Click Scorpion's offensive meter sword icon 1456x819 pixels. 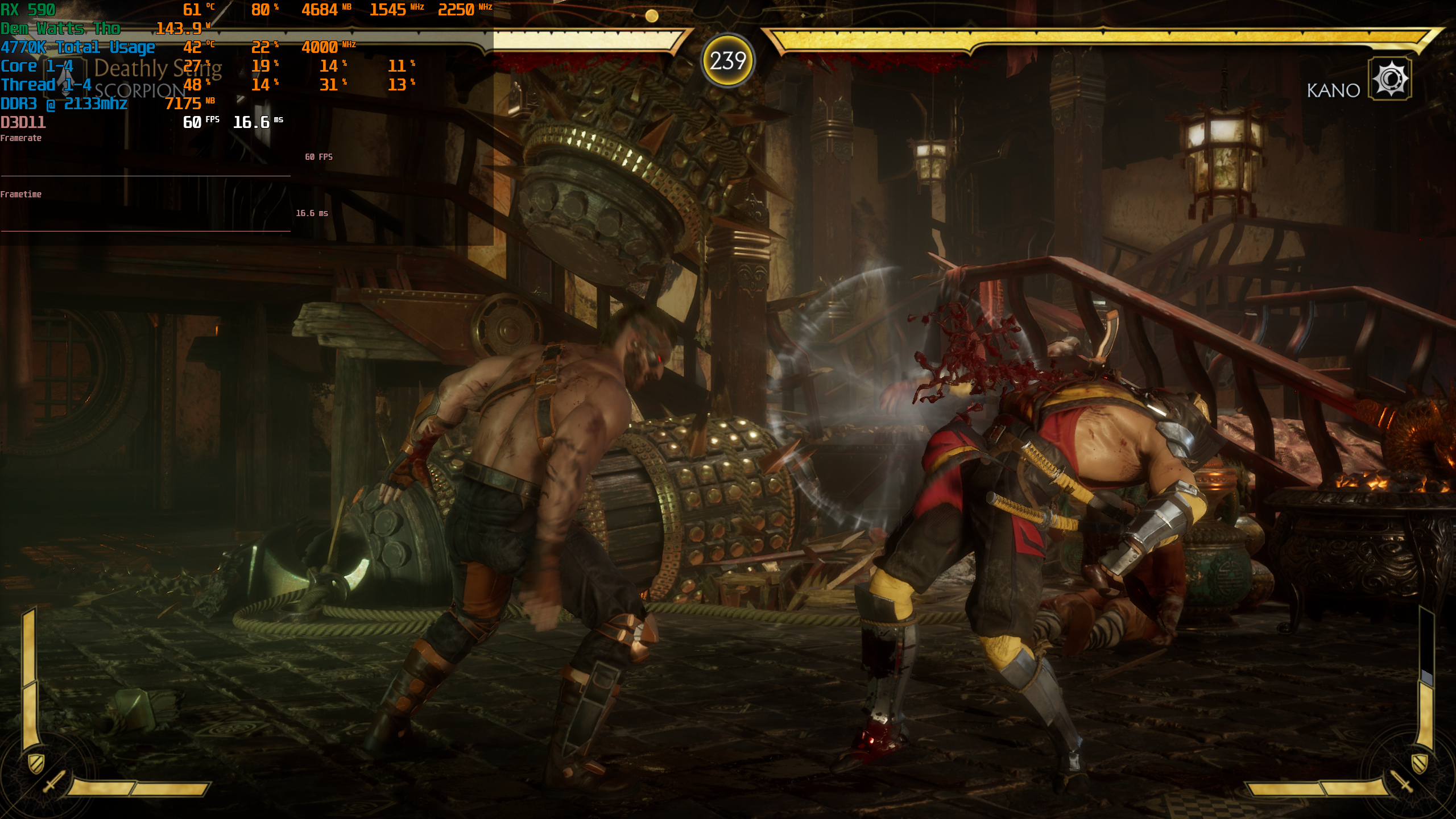click(x=54, y=781)
